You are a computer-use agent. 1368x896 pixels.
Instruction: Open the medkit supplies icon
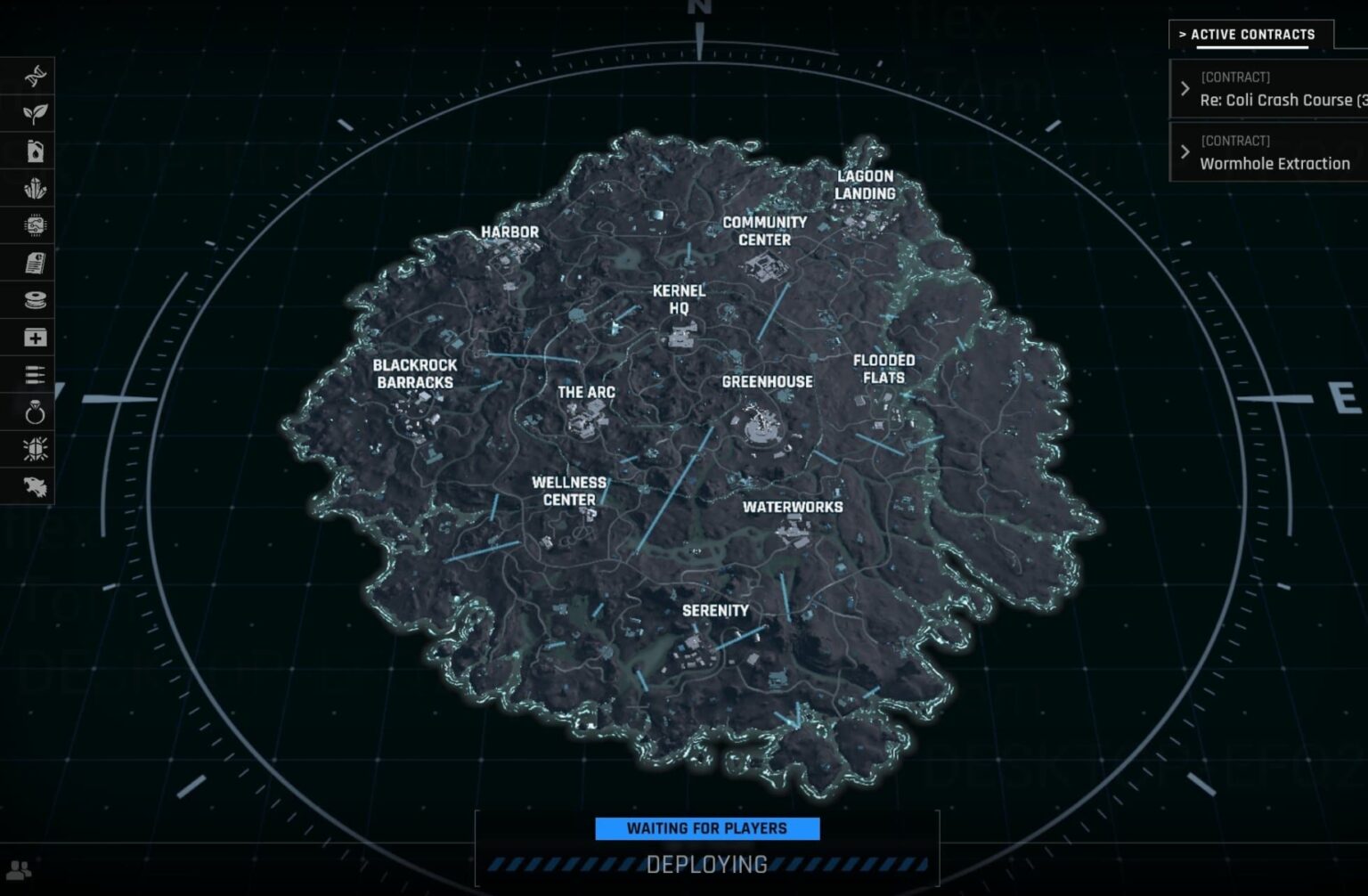(x=33, y=338)
